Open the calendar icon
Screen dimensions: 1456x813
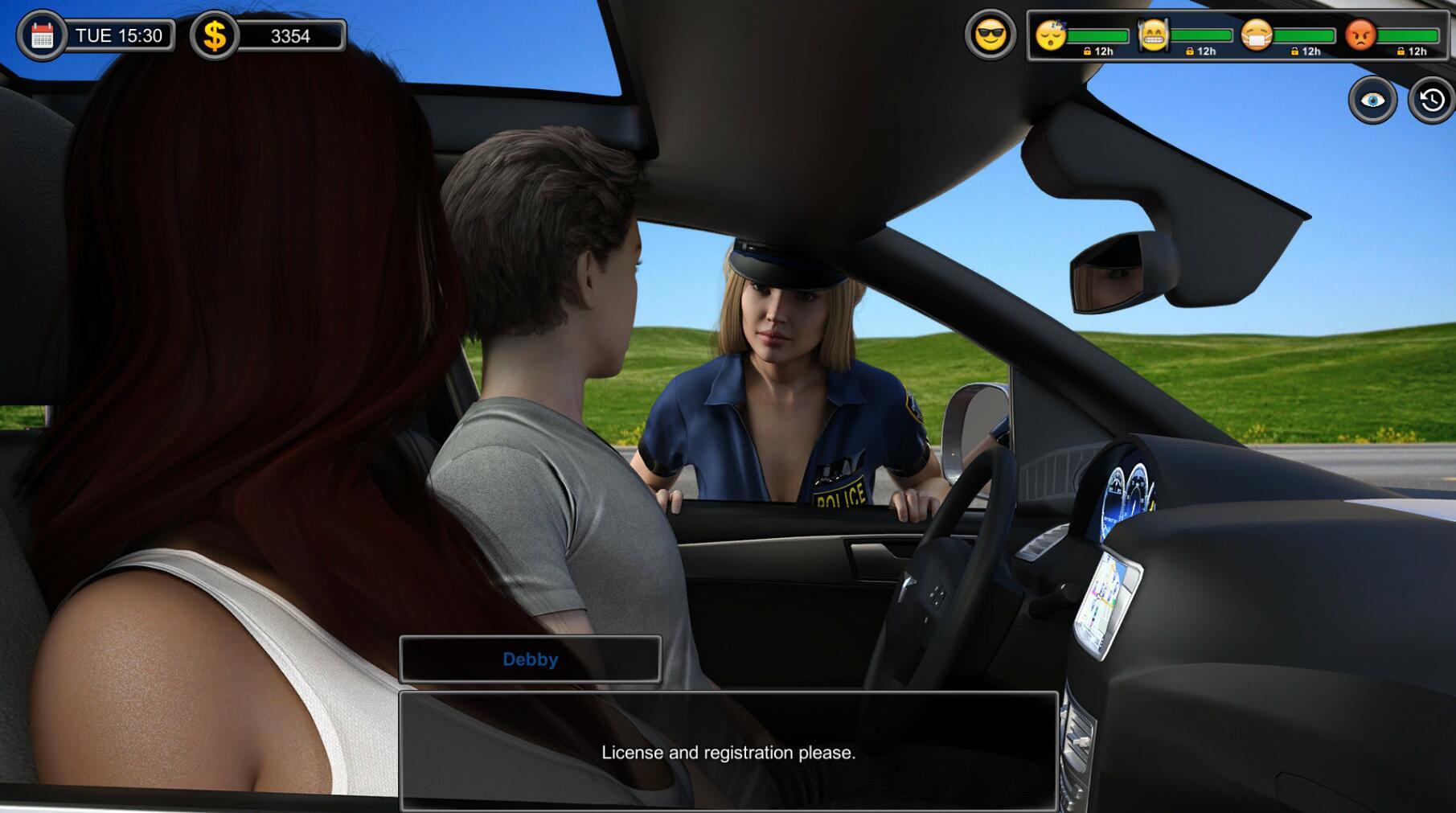click(x=42, y=35)
